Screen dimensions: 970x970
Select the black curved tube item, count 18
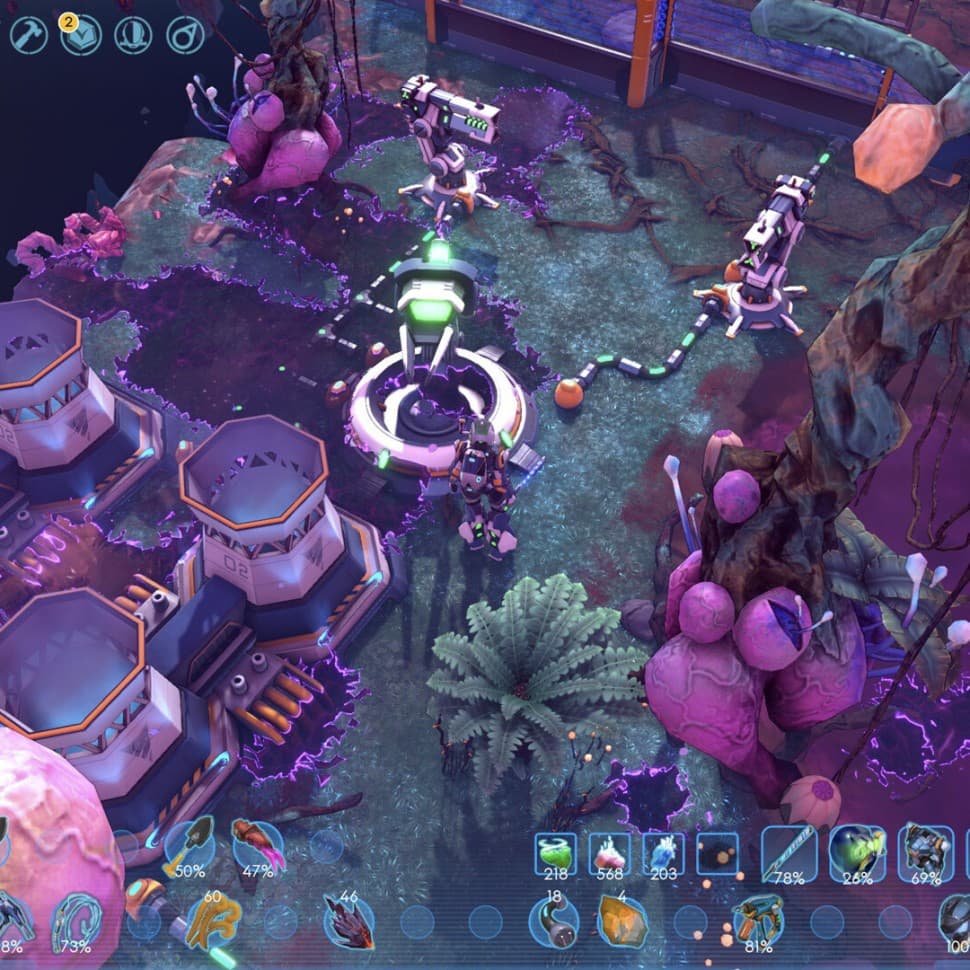[x=554, y=921]
